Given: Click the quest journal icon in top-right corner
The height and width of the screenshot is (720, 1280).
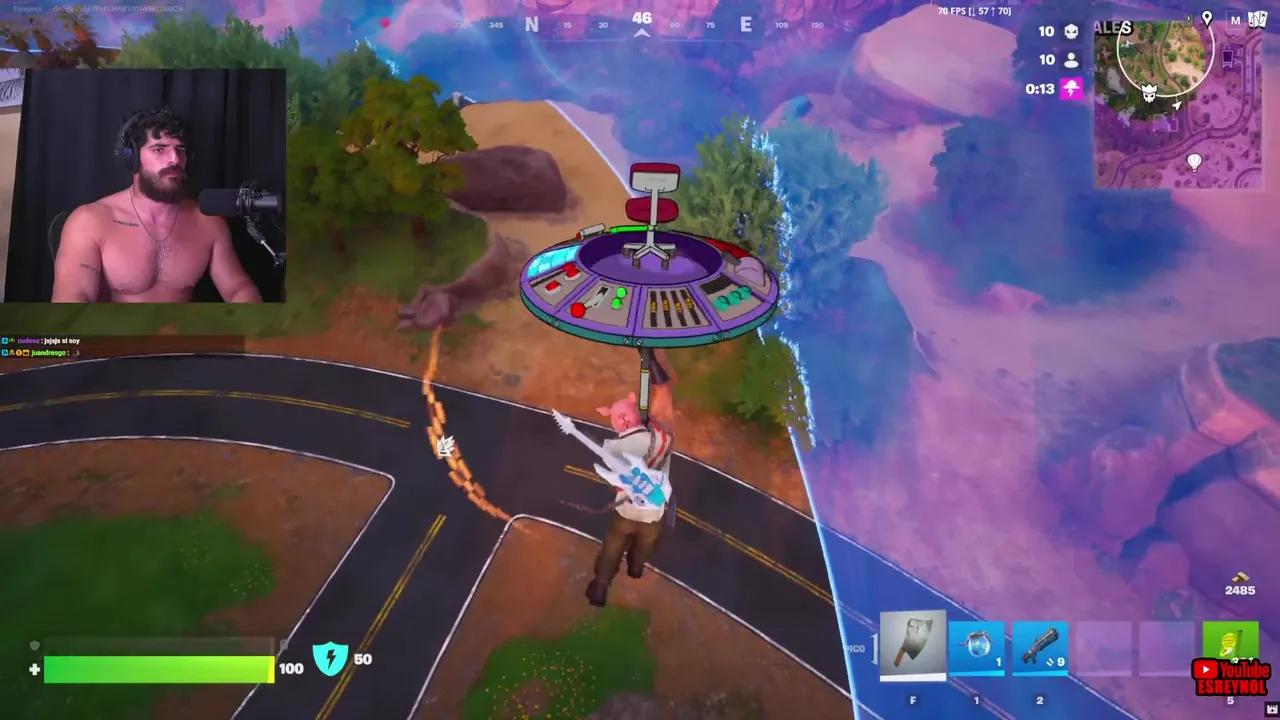Looking at the screenshot, I should coord(1257,20).
